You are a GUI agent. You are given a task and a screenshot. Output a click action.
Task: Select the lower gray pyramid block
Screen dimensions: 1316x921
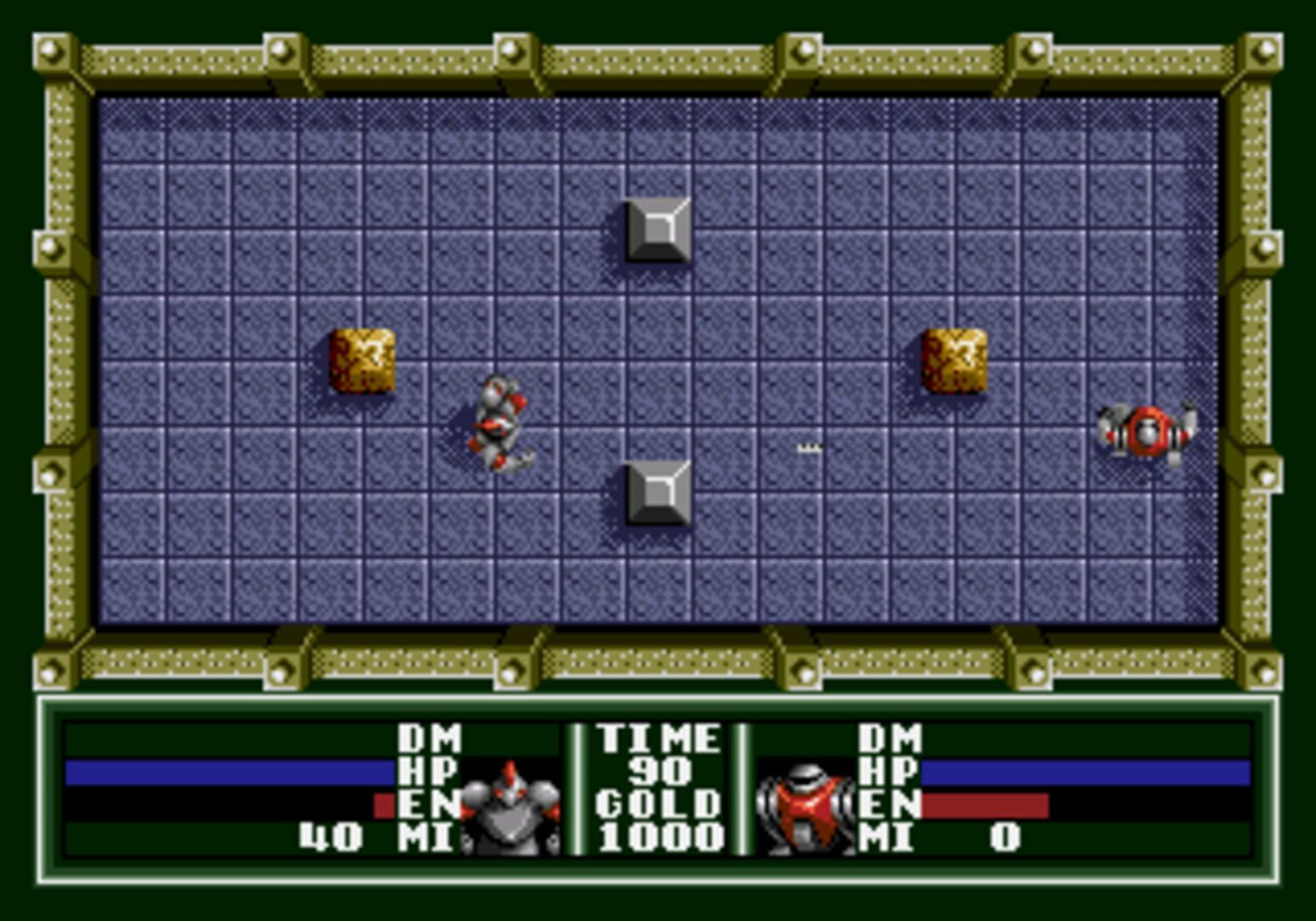657,493
